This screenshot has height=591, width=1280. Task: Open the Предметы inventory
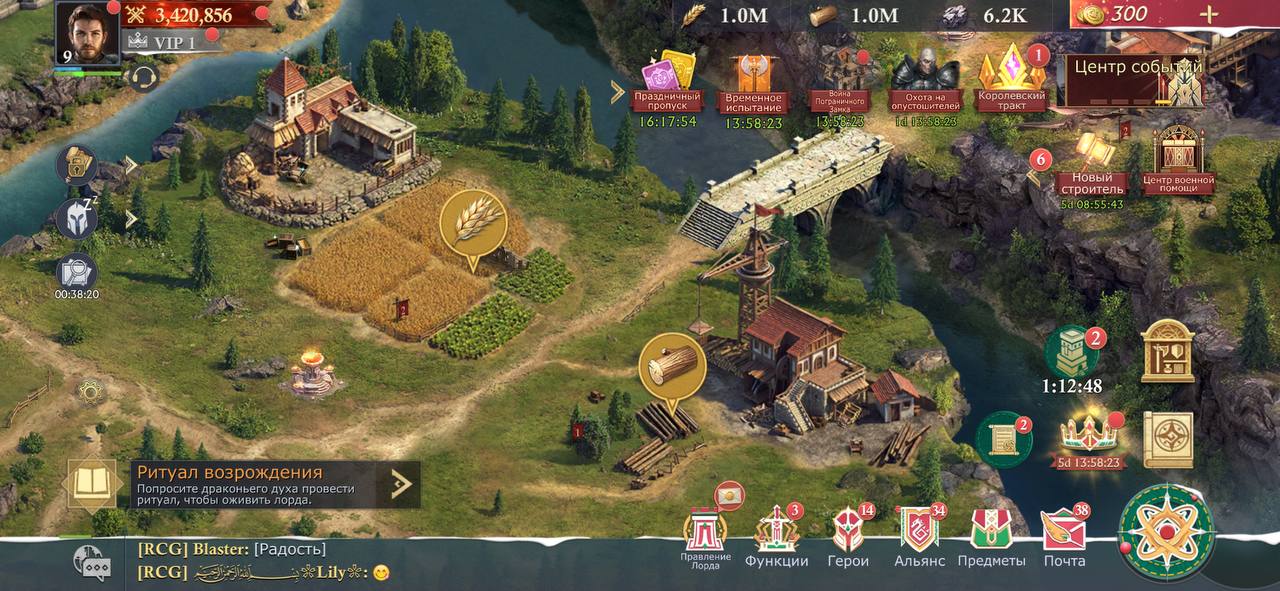pyautogui.click(x=991, y=537)
